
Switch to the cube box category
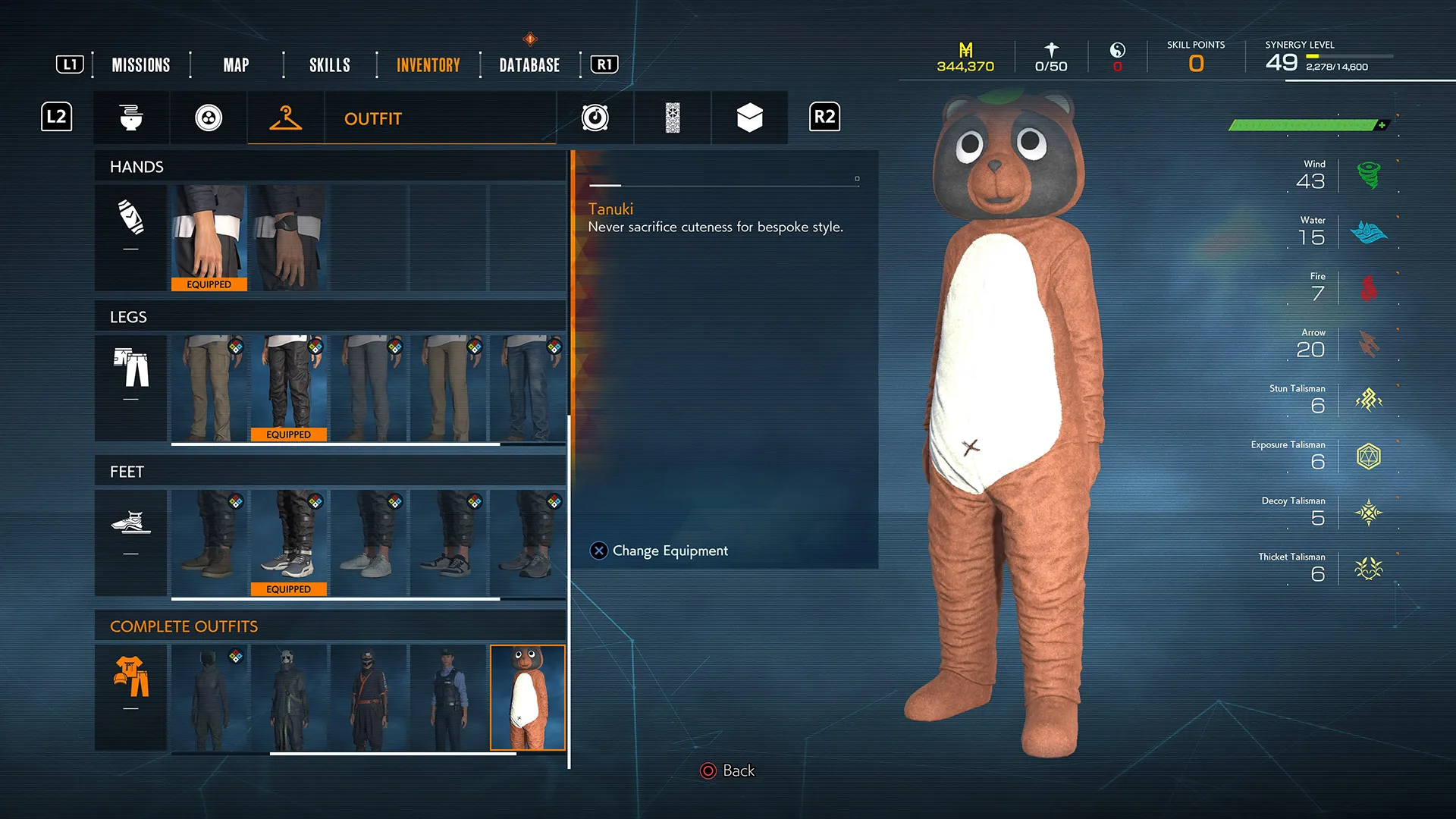[x=749, y=118]
